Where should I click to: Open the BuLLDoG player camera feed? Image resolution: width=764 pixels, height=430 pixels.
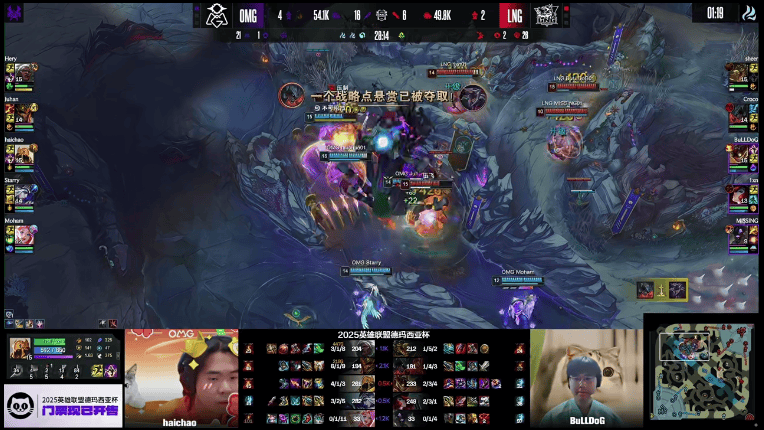[x=585, y=377]
